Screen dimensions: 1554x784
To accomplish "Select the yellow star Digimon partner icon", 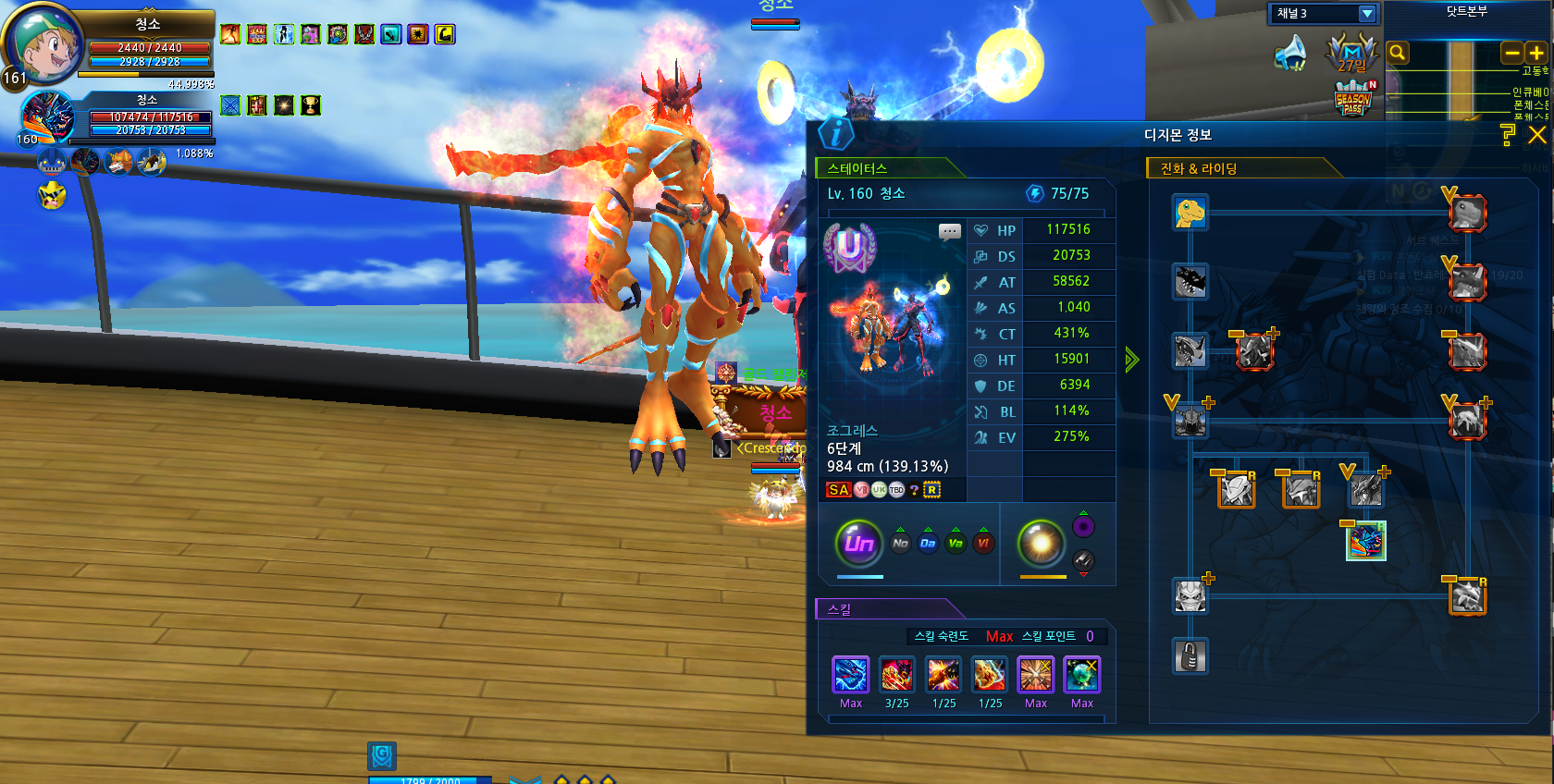I will 52,195.
